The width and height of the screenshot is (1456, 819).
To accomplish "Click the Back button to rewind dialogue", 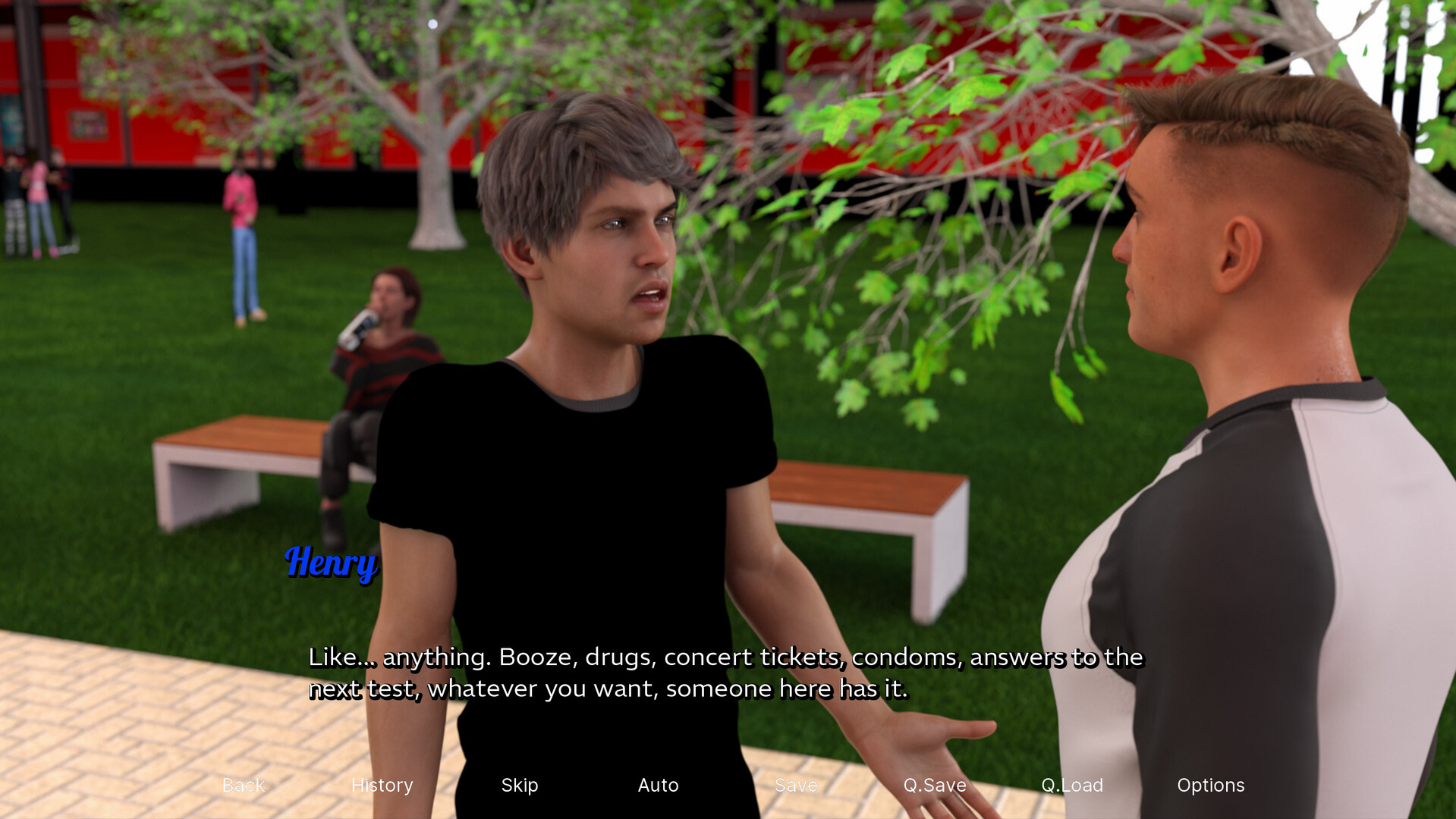I will pos(242,786).
